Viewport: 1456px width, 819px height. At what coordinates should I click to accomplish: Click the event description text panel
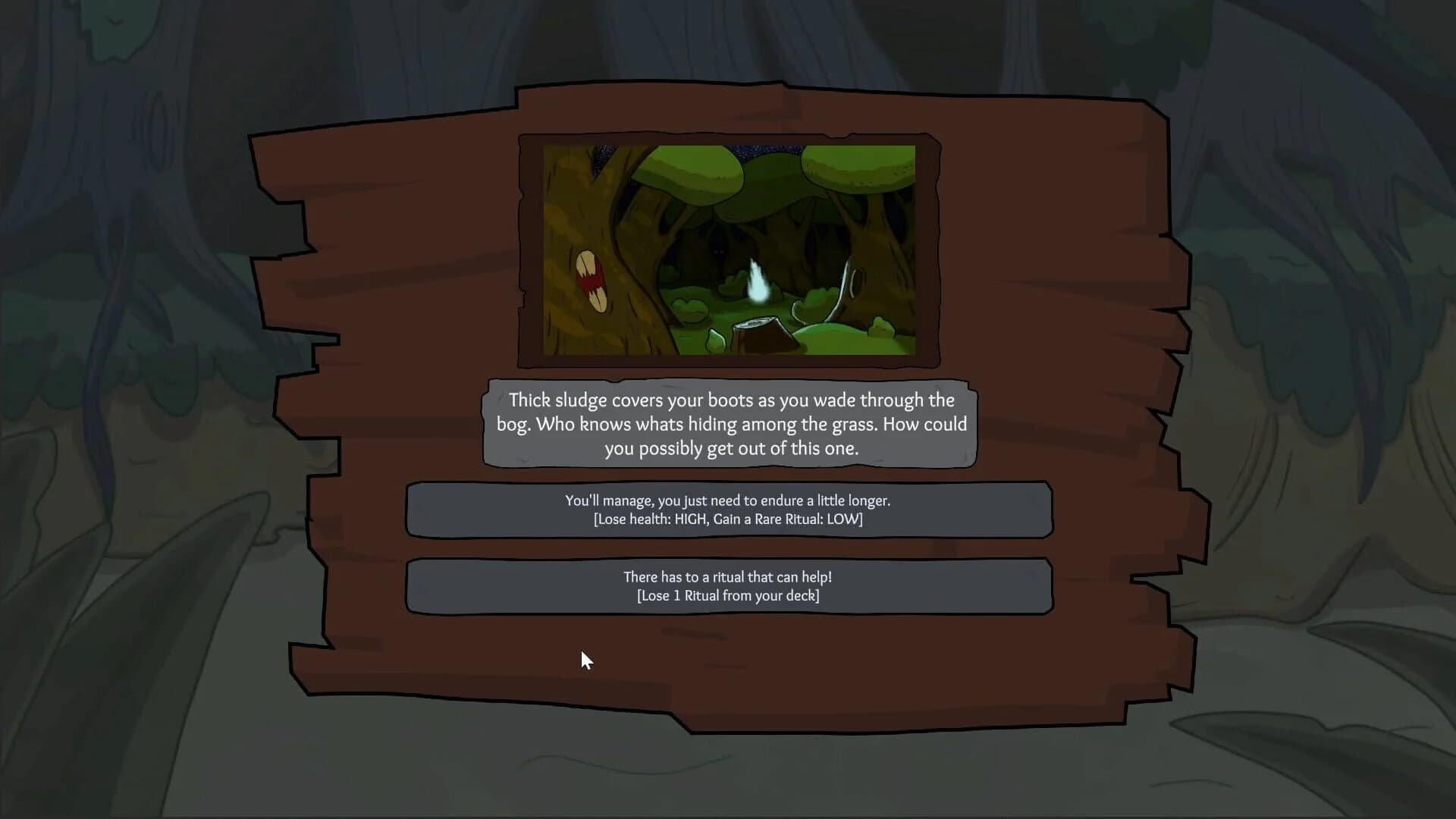click(728, 425)
